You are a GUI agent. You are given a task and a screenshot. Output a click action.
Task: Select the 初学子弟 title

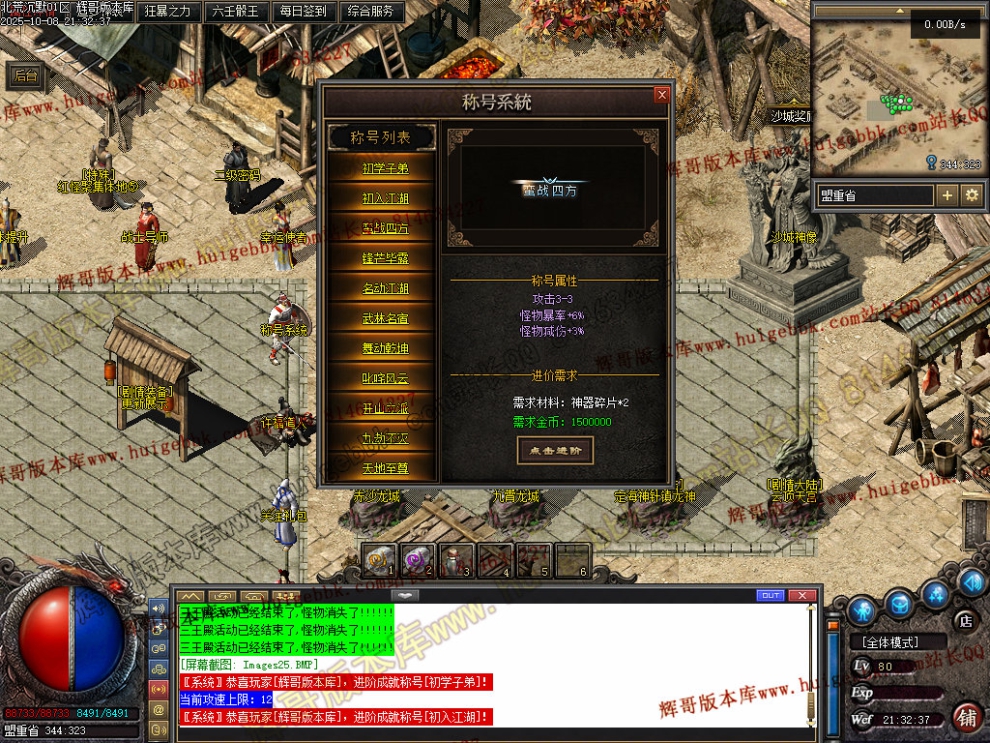[x=385, y=168]
